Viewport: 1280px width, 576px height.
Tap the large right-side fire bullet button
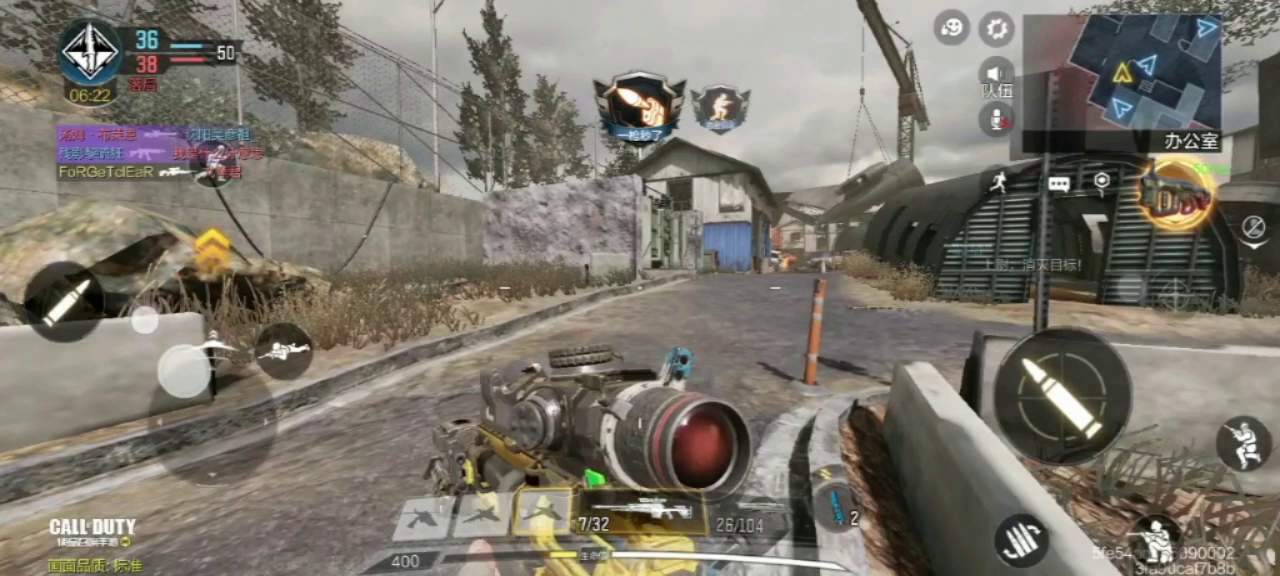coord(1062,396)
